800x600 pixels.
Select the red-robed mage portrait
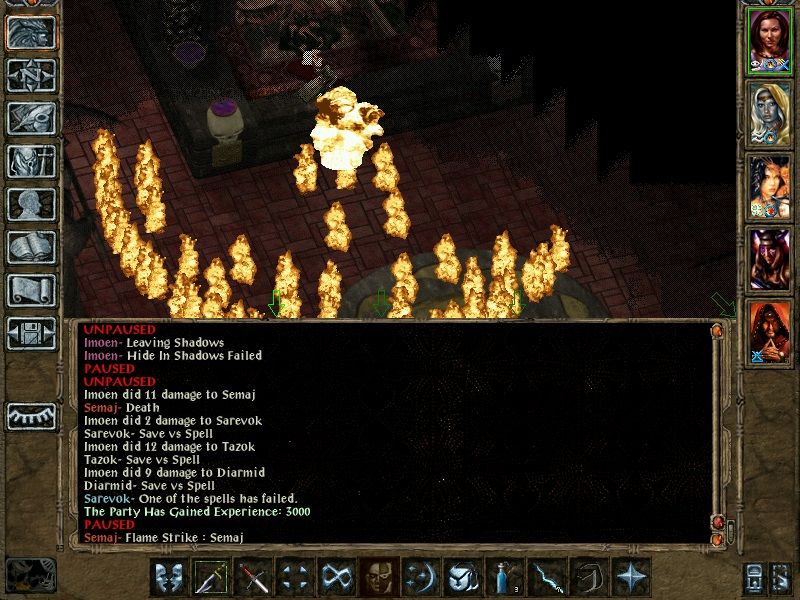tap(769, 331)
